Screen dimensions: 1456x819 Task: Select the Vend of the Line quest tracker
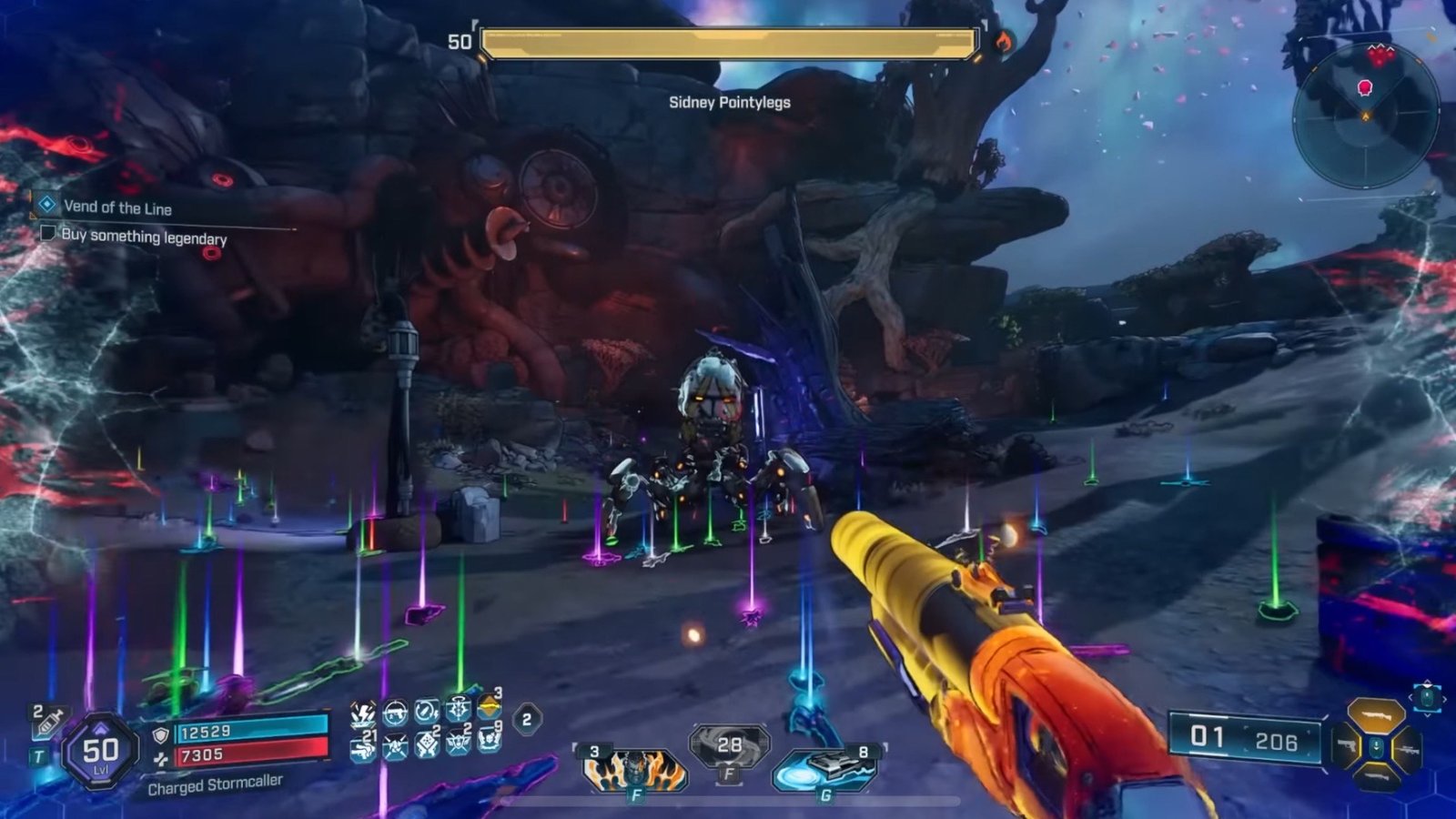(116, 207)
